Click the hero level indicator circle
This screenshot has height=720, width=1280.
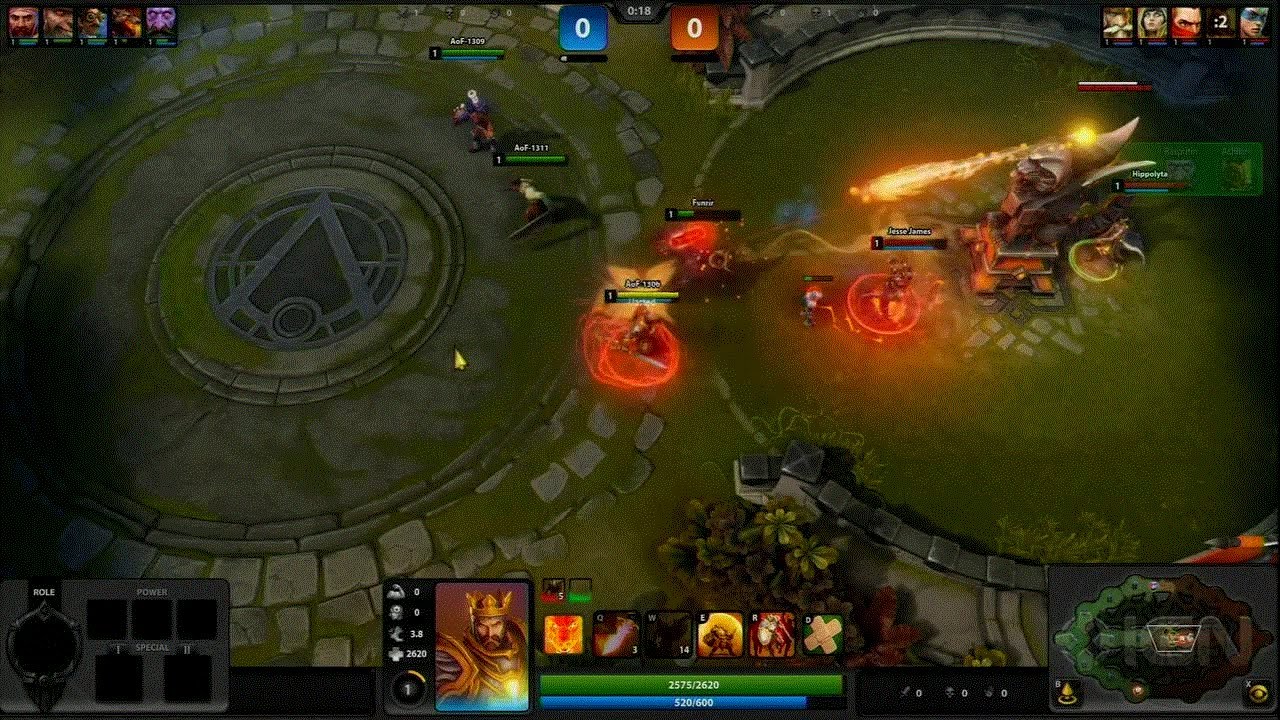tap(407, 689)
